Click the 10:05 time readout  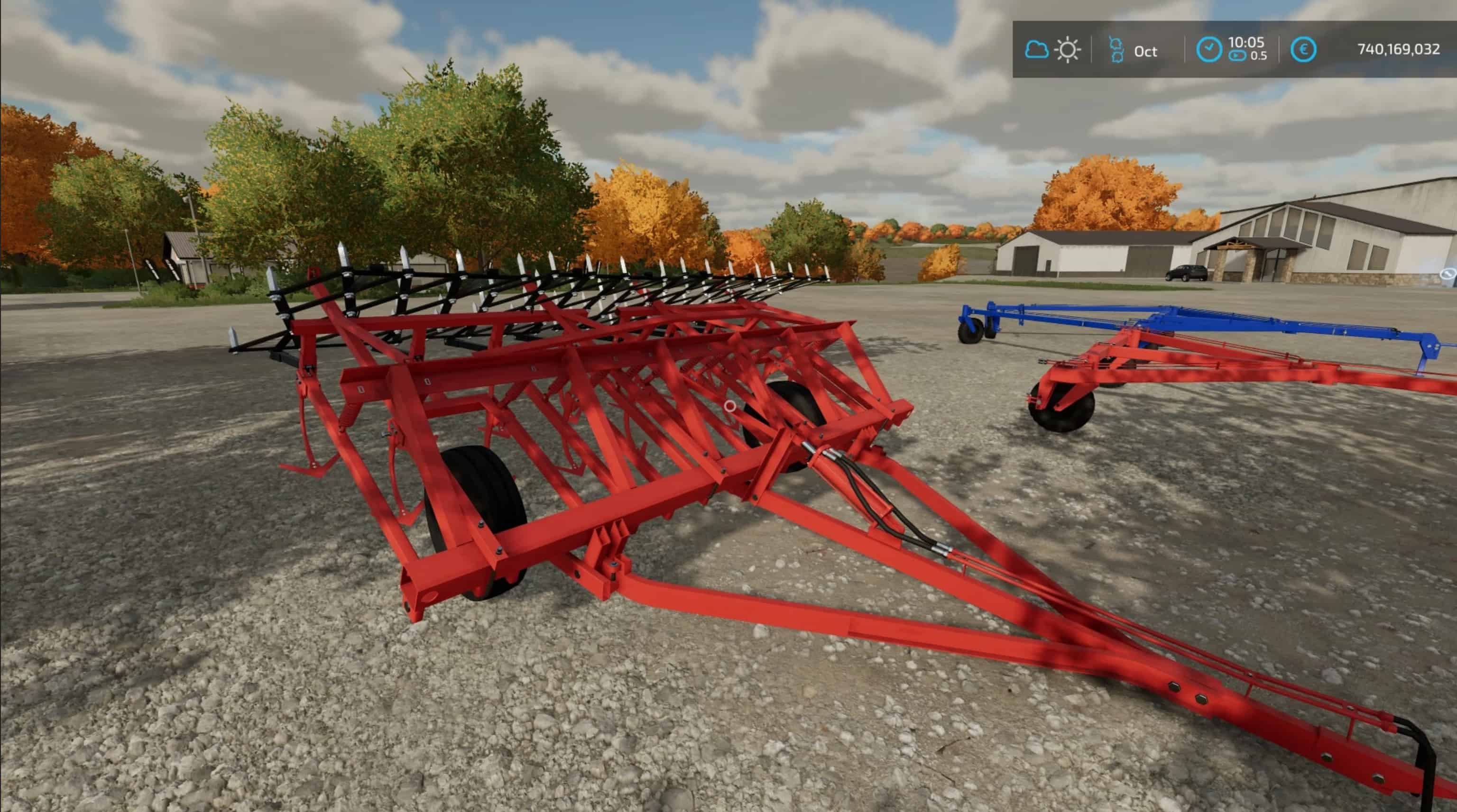pos(1246,42)
